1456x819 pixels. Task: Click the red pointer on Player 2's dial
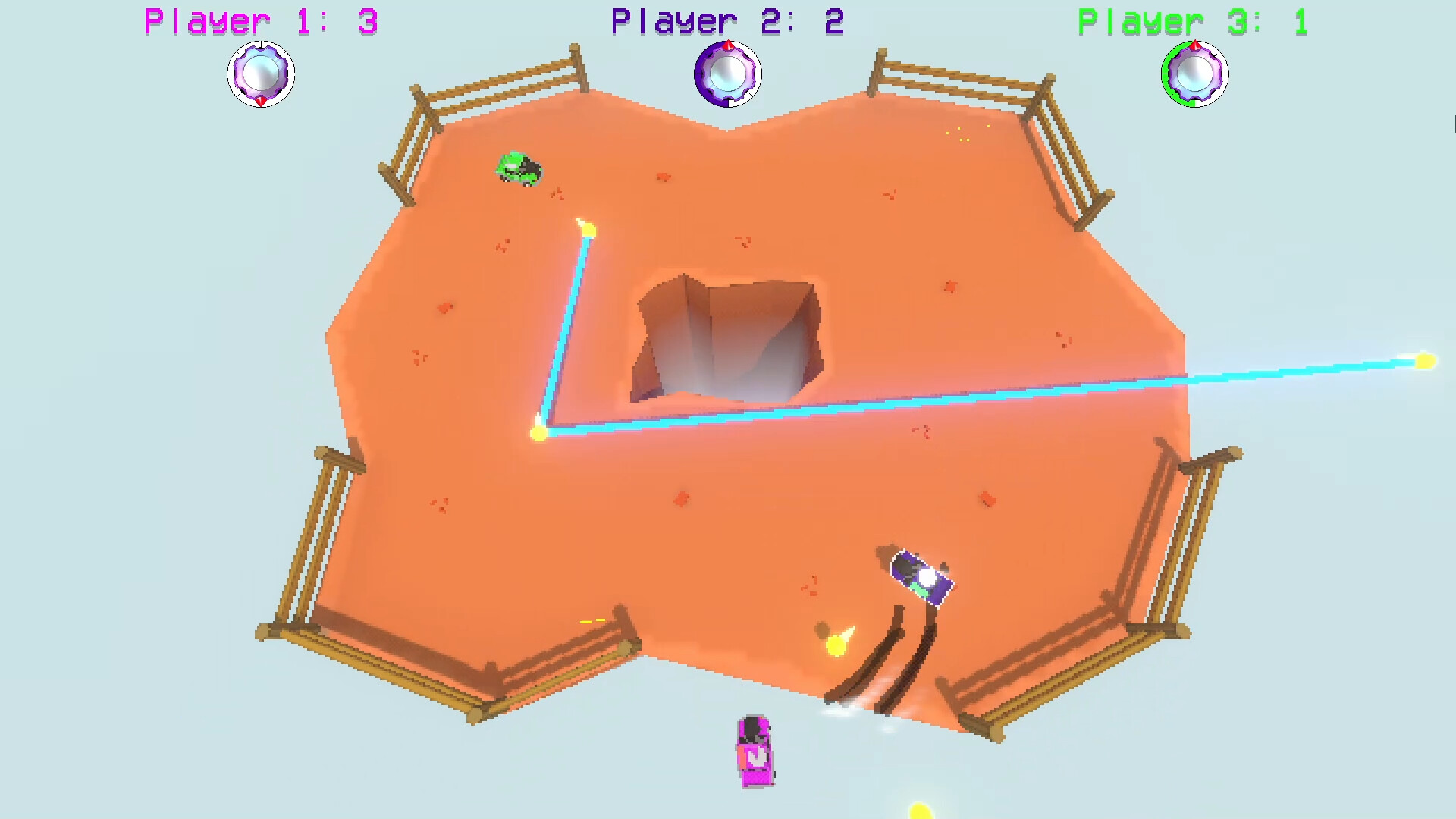pyautogui.click(x=728, y=44)
